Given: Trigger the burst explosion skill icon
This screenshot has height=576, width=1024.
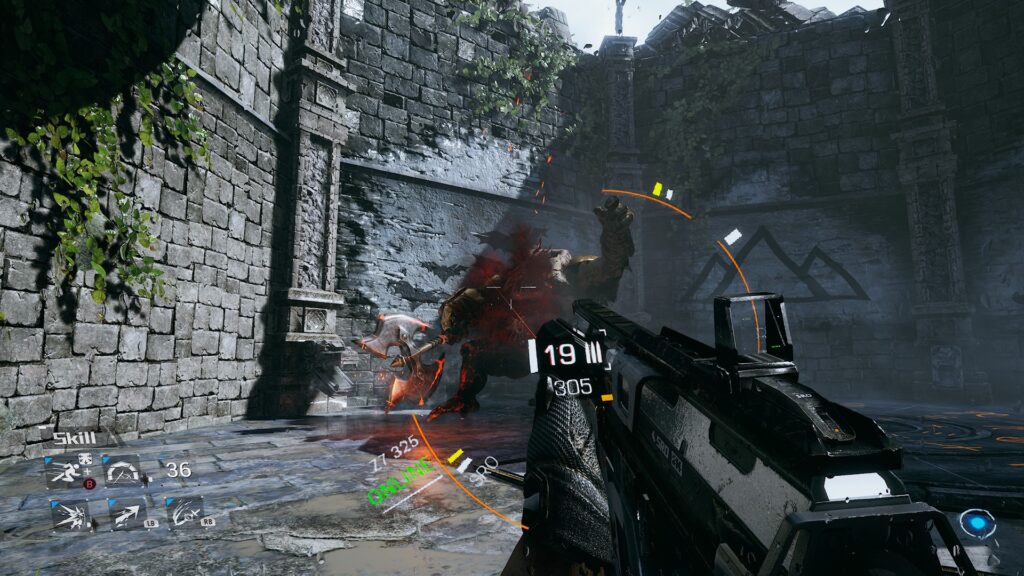Looking at the screenshot, I should pos(70,515).
